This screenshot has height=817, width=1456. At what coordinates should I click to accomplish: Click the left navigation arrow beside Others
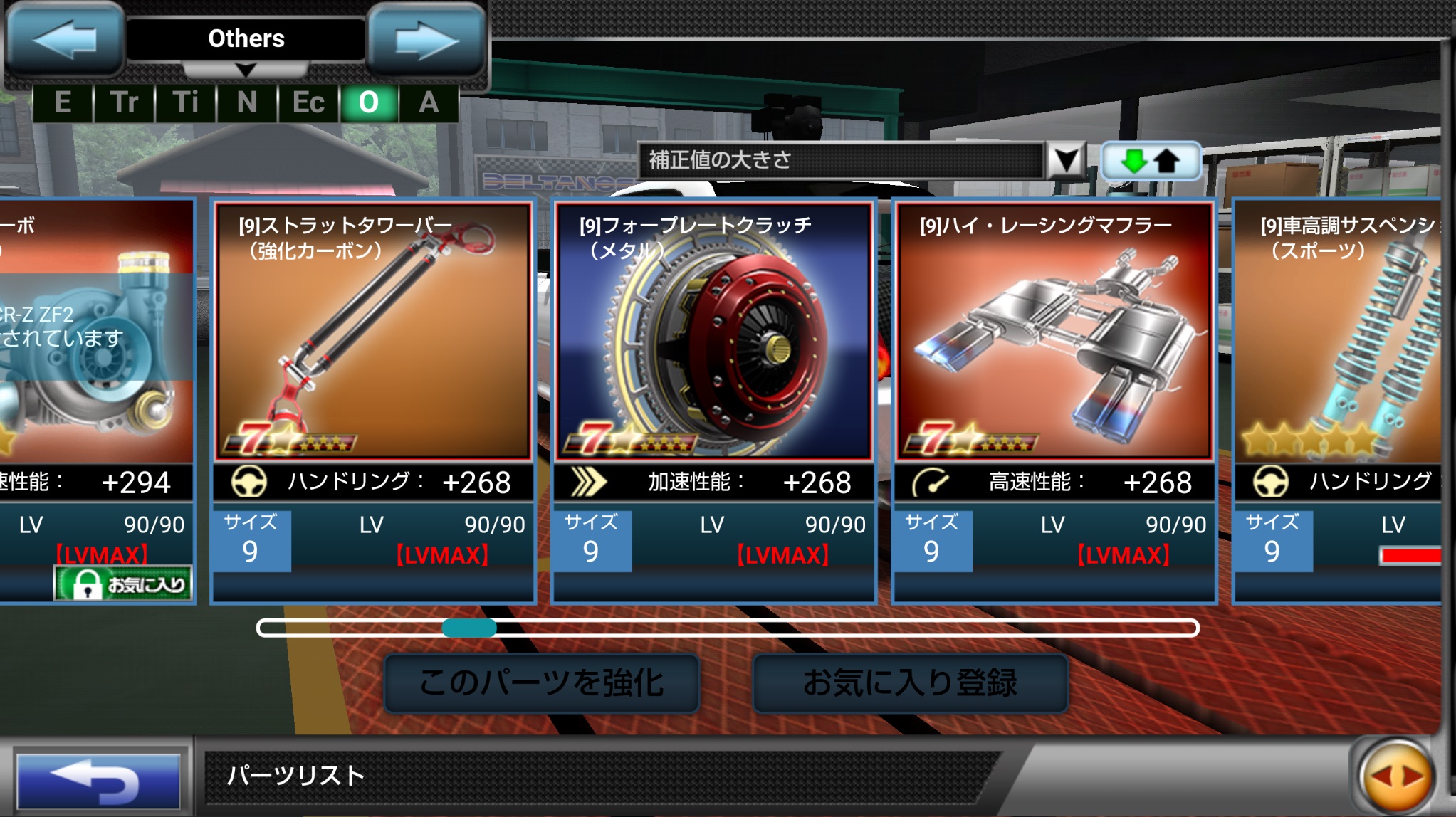pyautogui.click(x=65, y=39)
